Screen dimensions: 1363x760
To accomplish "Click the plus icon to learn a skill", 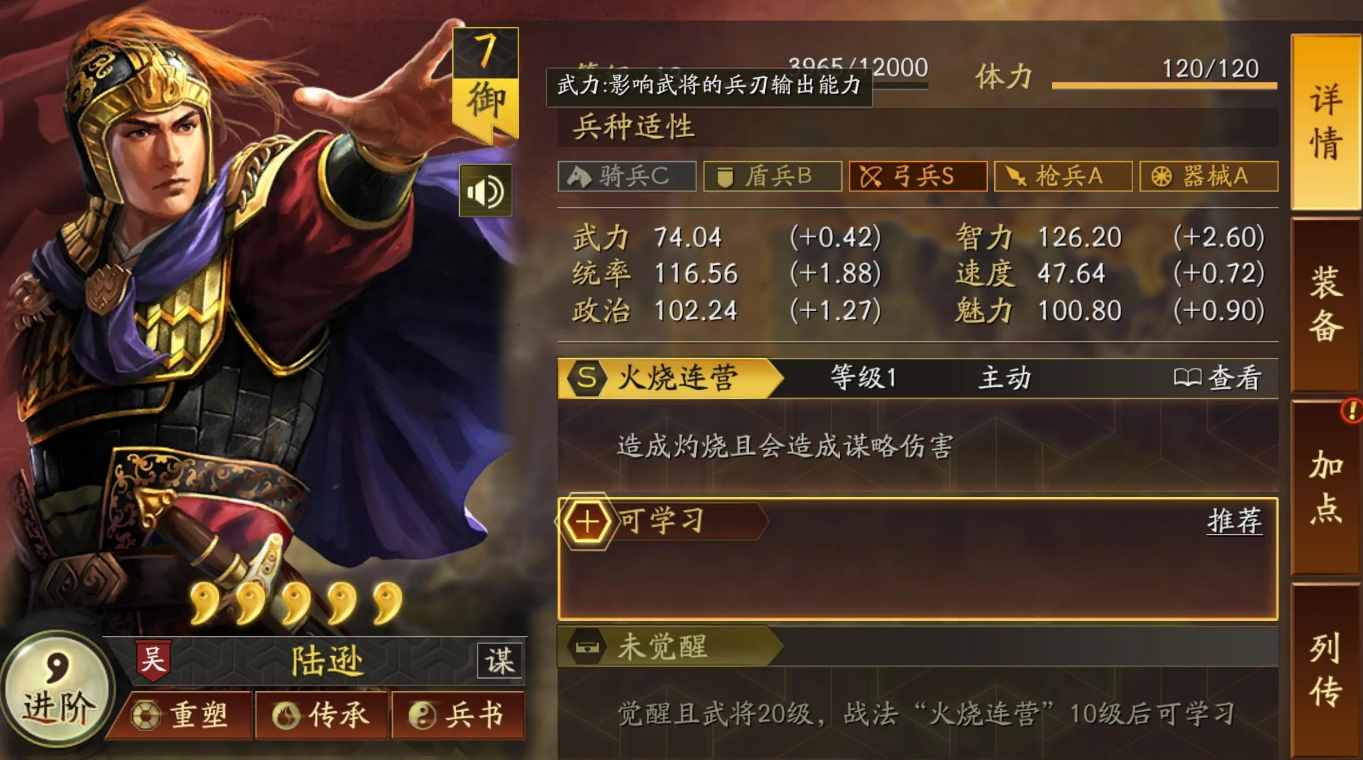I will click(586, 520).
